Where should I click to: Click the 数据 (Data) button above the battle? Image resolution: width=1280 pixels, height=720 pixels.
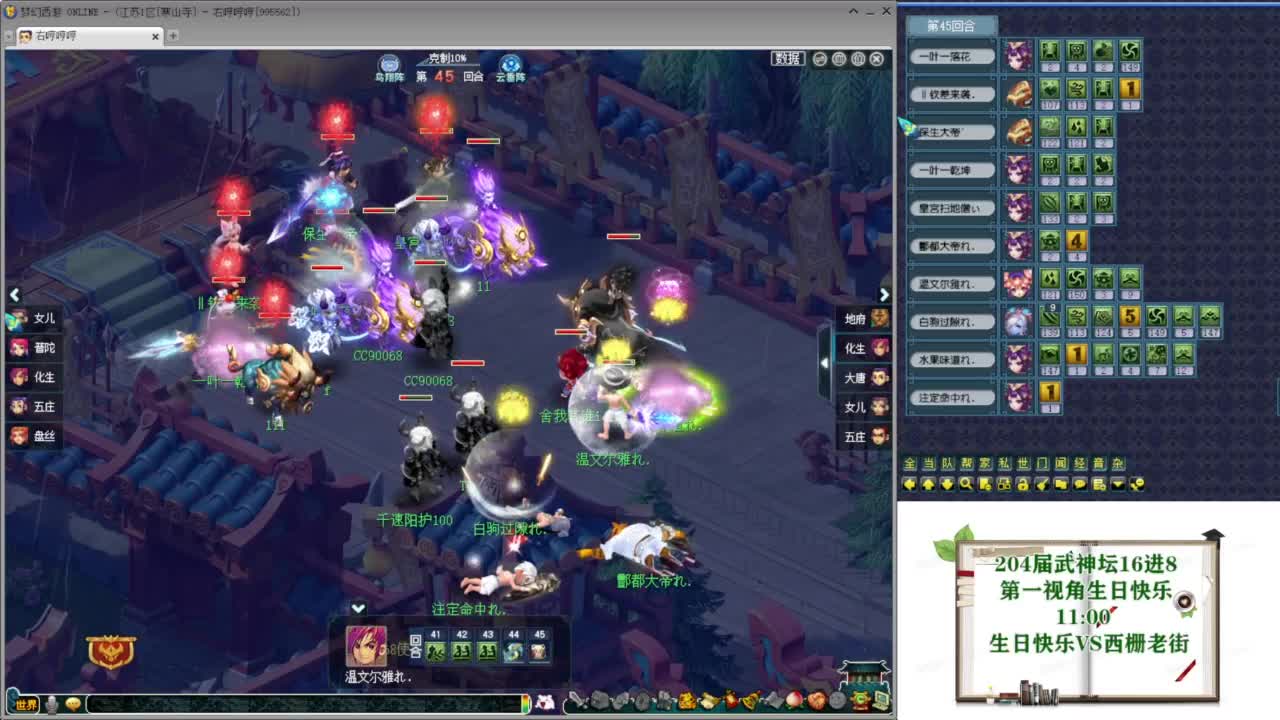click(x=789, y=57)
